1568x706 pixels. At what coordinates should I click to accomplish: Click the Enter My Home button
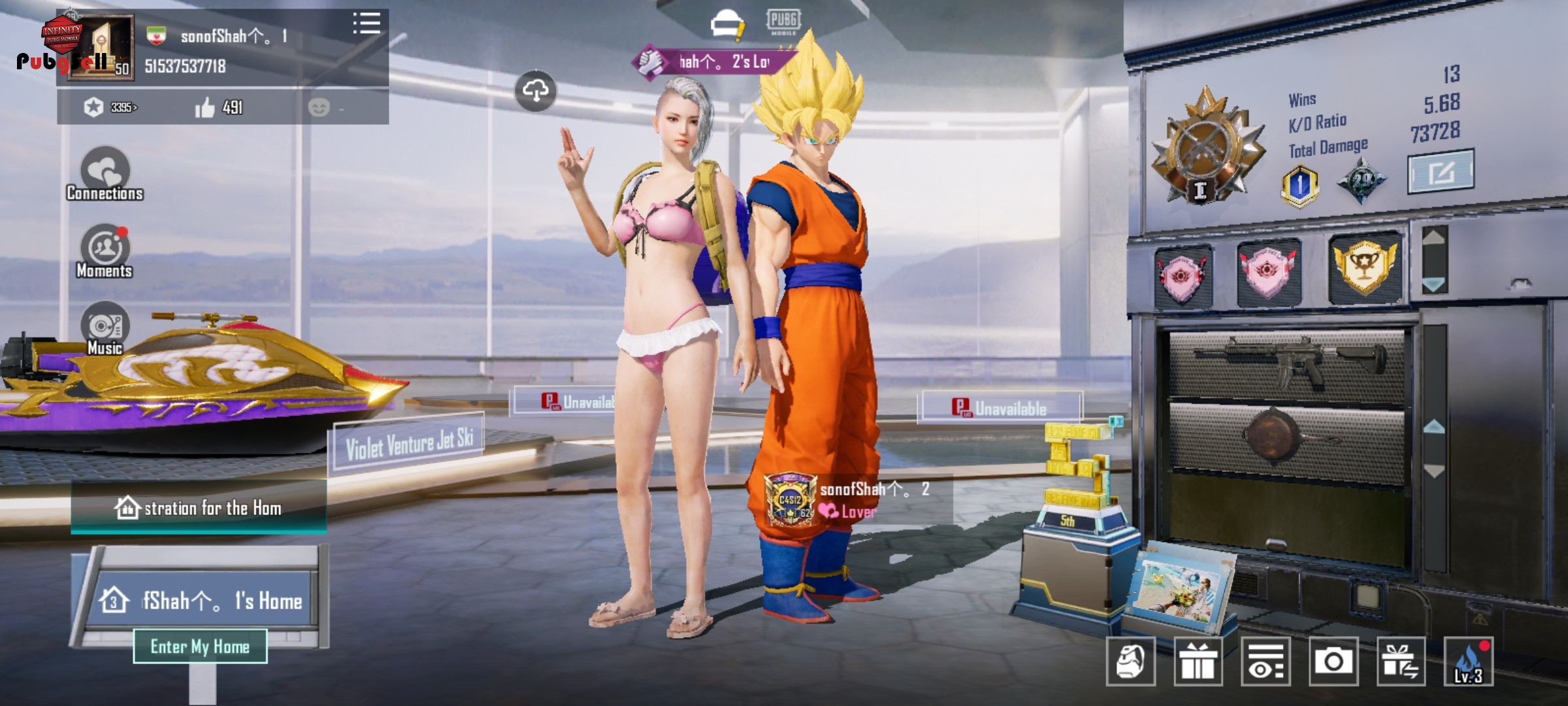pyautogui.click(x=200, y=647)
